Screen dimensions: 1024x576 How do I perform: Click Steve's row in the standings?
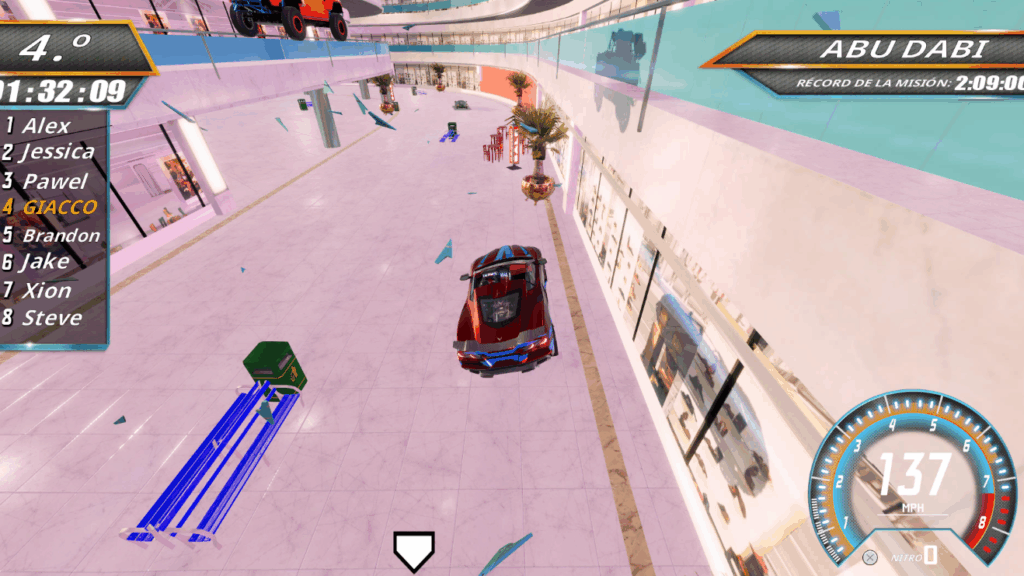50,318
